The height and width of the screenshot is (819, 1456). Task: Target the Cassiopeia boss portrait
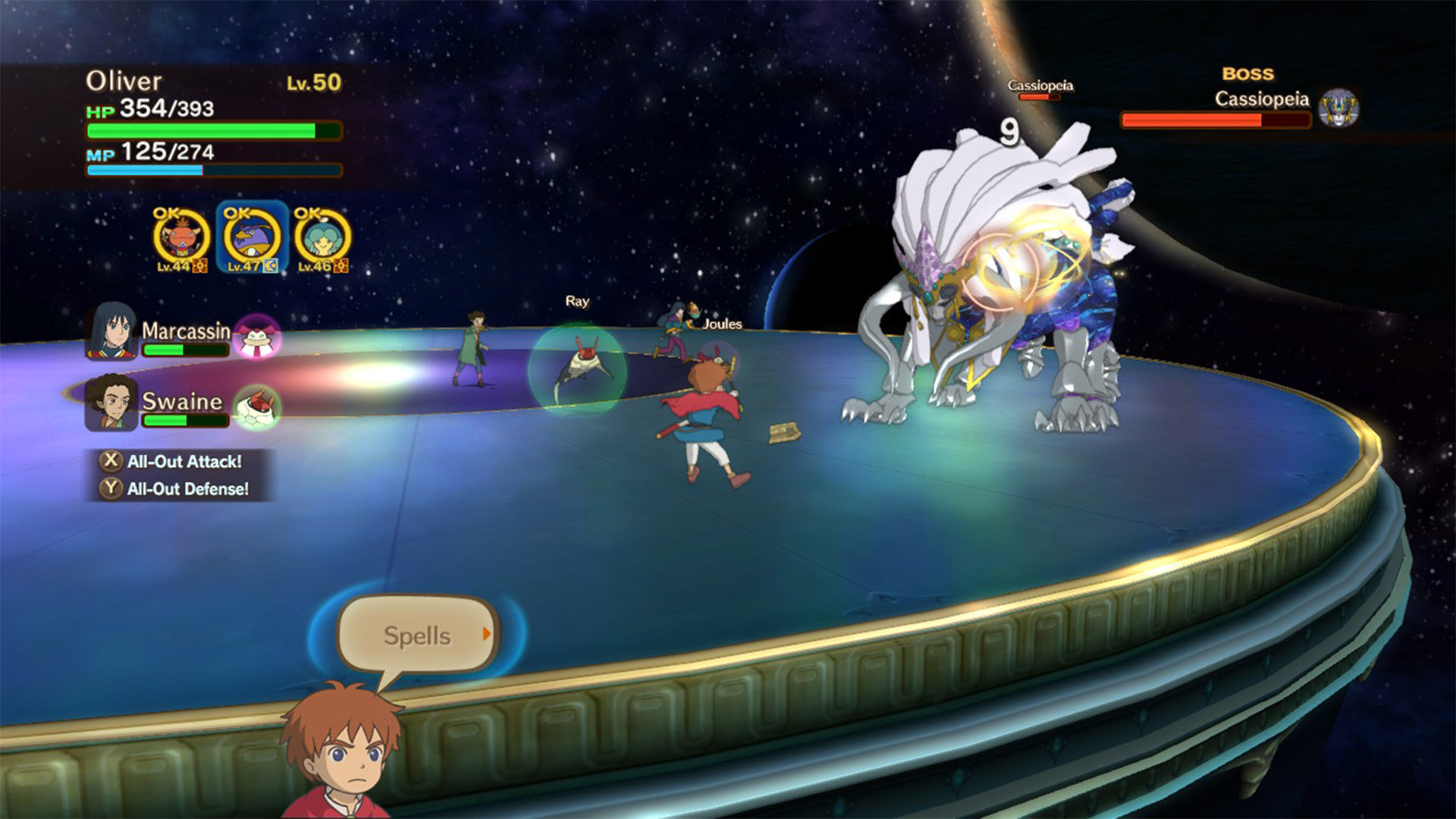tap(1338, 108)
